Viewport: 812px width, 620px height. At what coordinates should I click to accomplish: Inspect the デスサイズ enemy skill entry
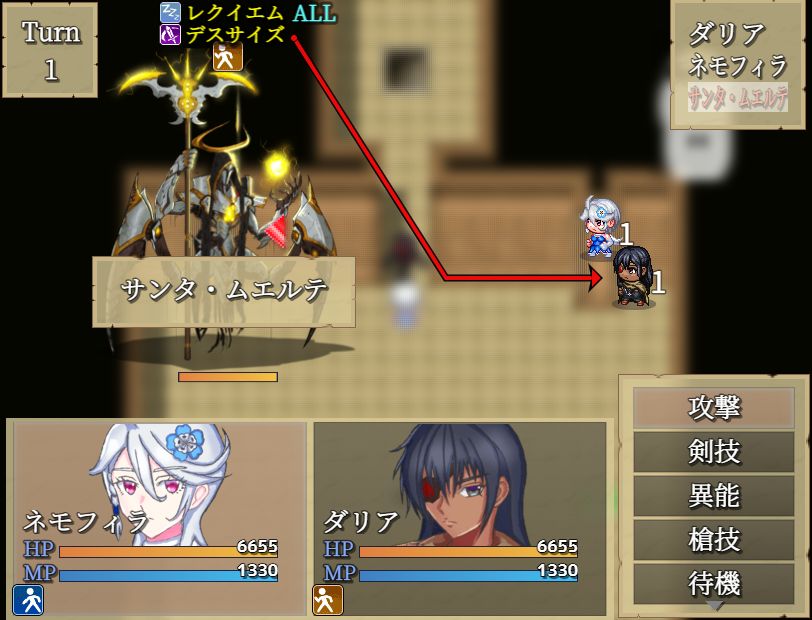pyautogui.click(x=234, y=36)
